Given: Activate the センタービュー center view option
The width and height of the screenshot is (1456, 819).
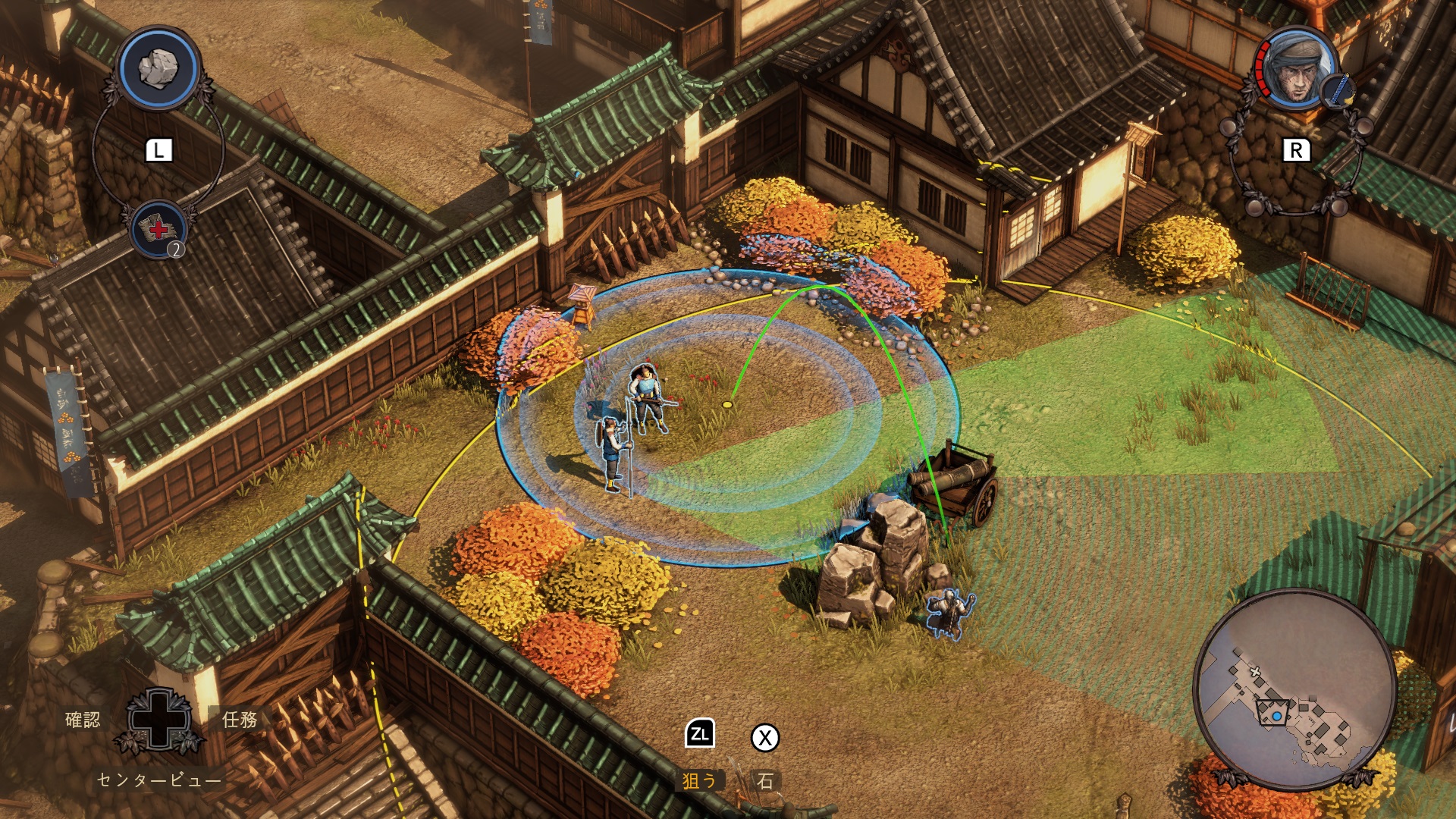Looking at the screenshot, I should (159, 780).
